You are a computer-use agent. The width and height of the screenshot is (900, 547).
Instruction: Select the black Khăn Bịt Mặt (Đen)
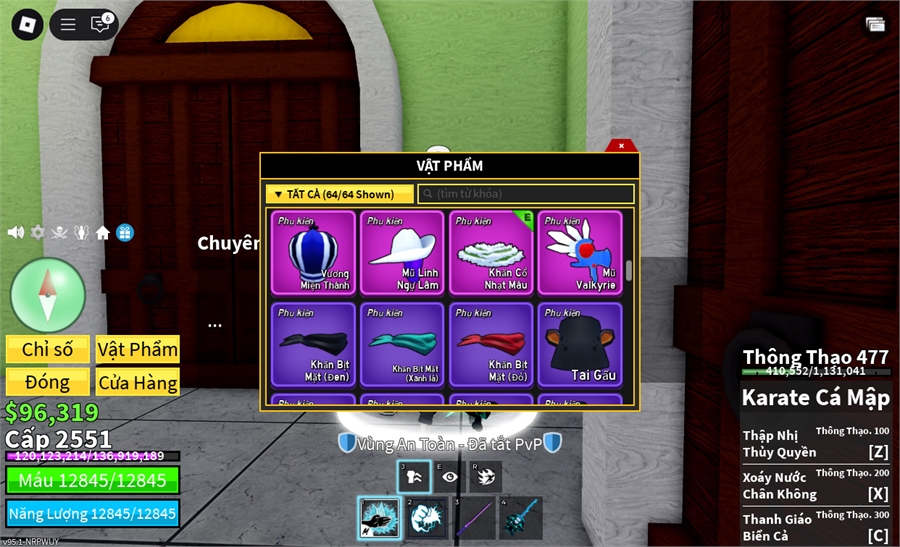313,344
